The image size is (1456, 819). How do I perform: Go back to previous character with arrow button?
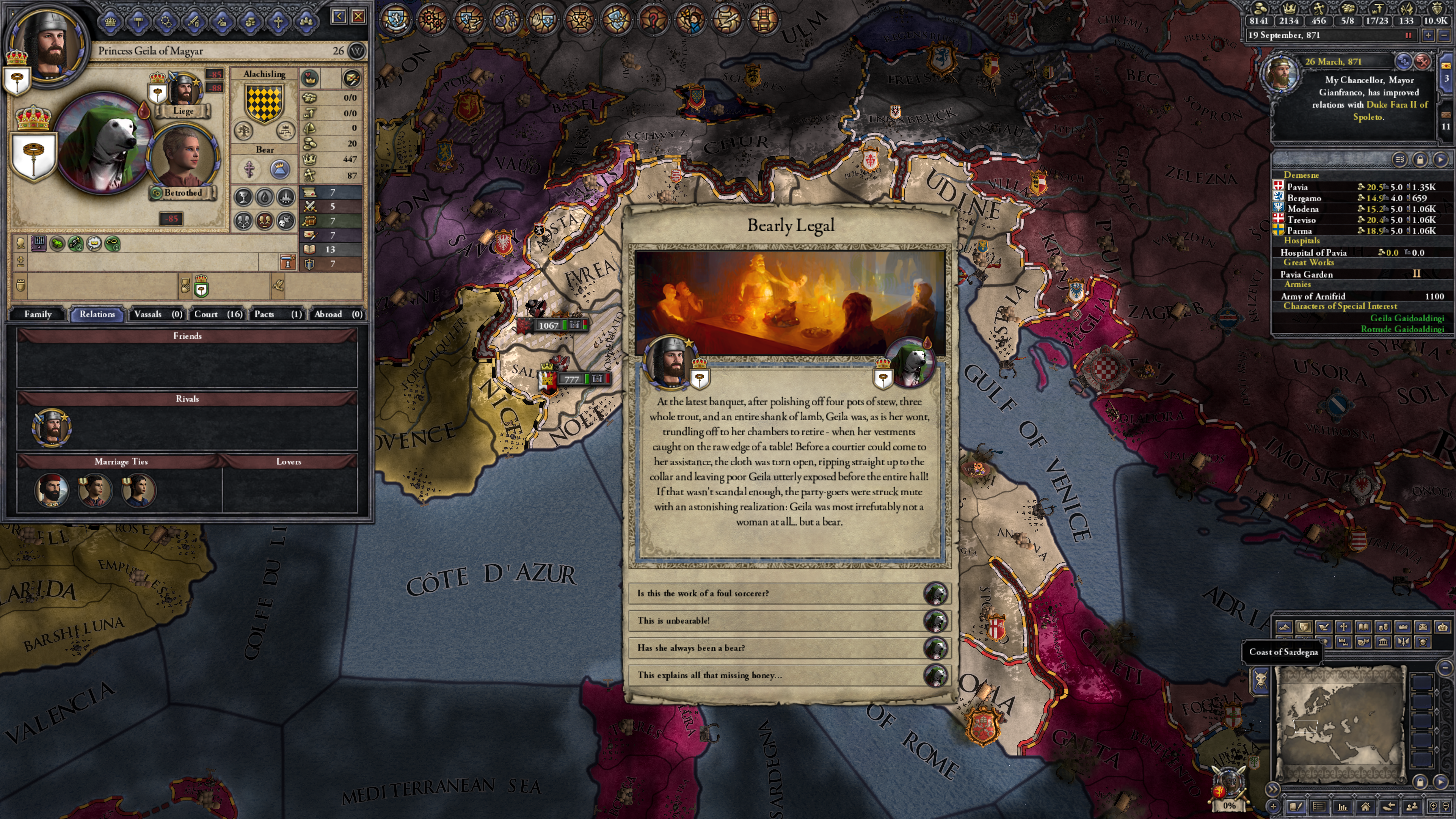tap(339, 16)
